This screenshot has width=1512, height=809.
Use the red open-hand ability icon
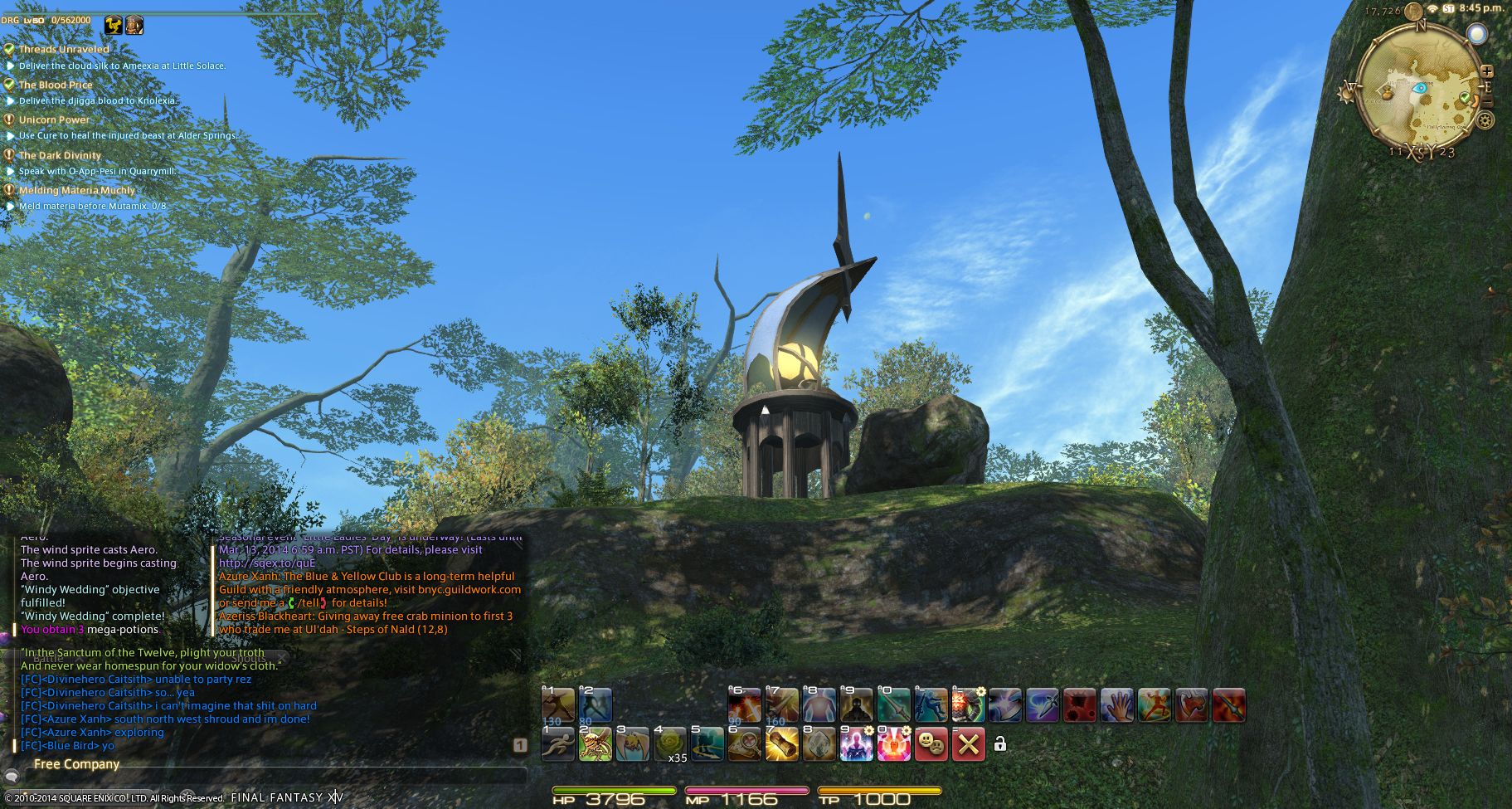1116,706
